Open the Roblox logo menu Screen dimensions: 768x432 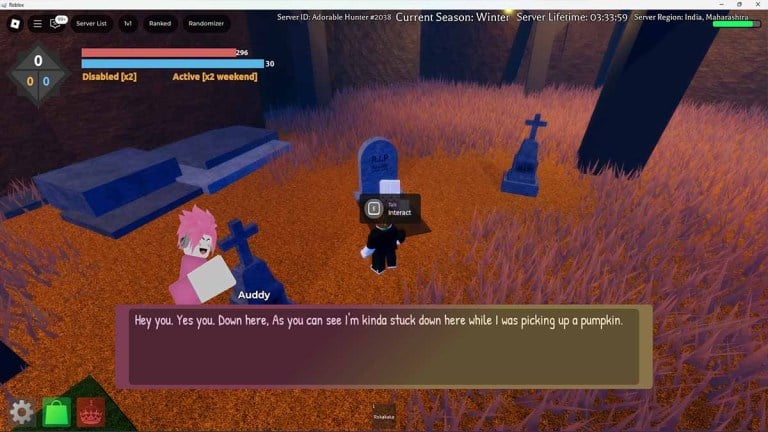(12, 23)
